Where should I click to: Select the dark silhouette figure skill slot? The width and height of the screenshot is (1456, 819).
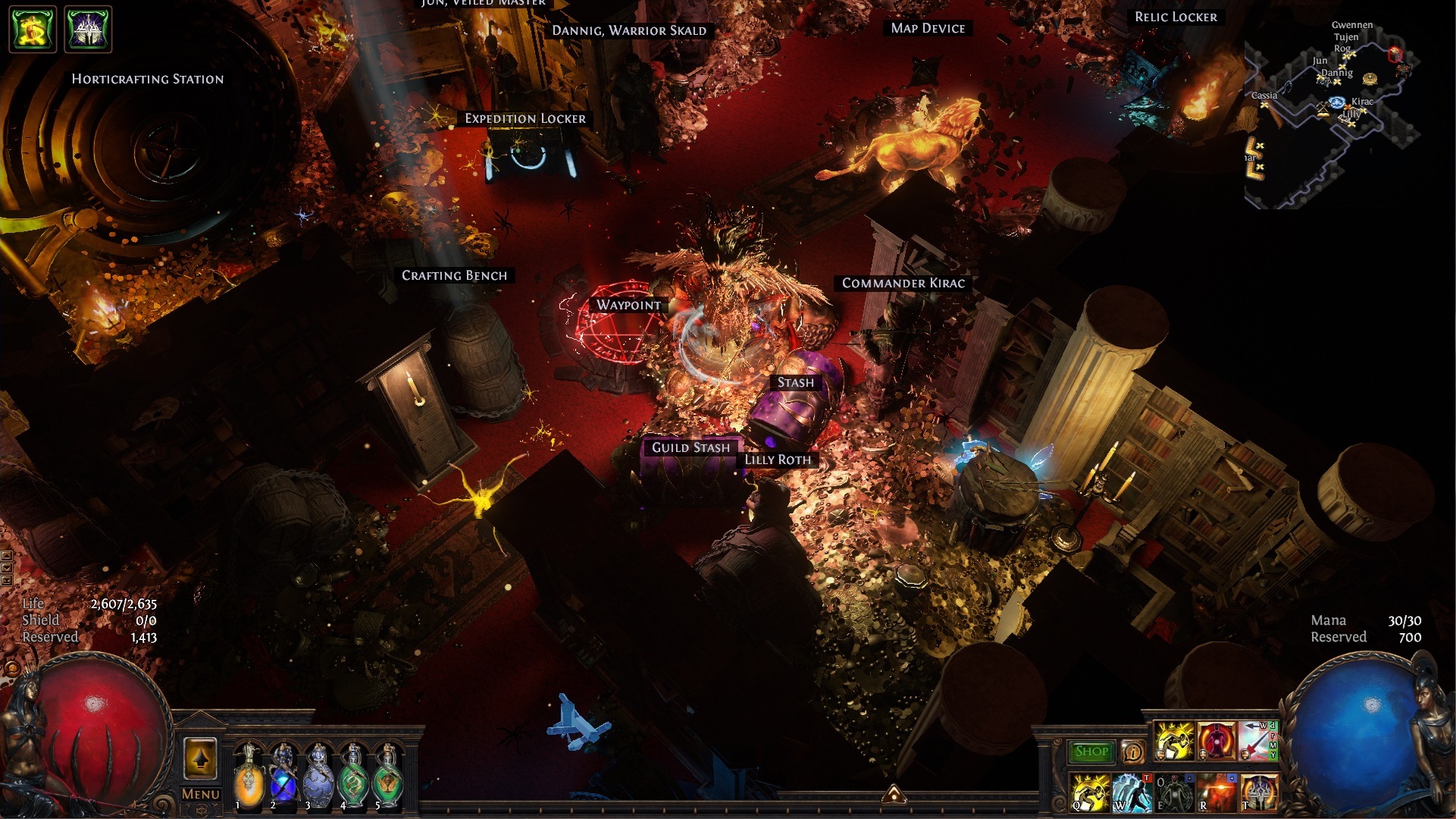pos(1173,792)
